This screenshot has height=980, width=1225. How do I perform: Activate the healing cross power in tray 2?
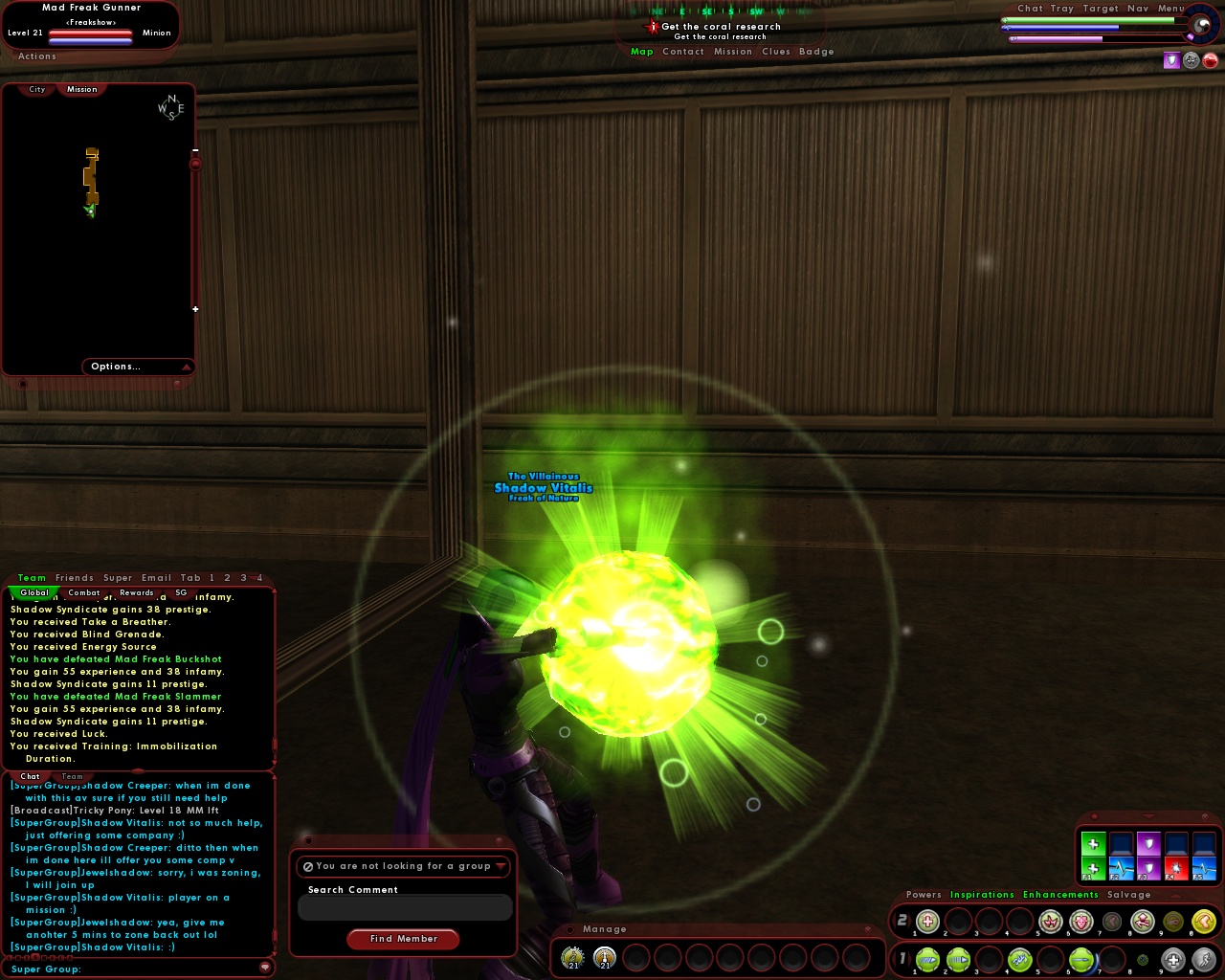(x=926, y=922)
